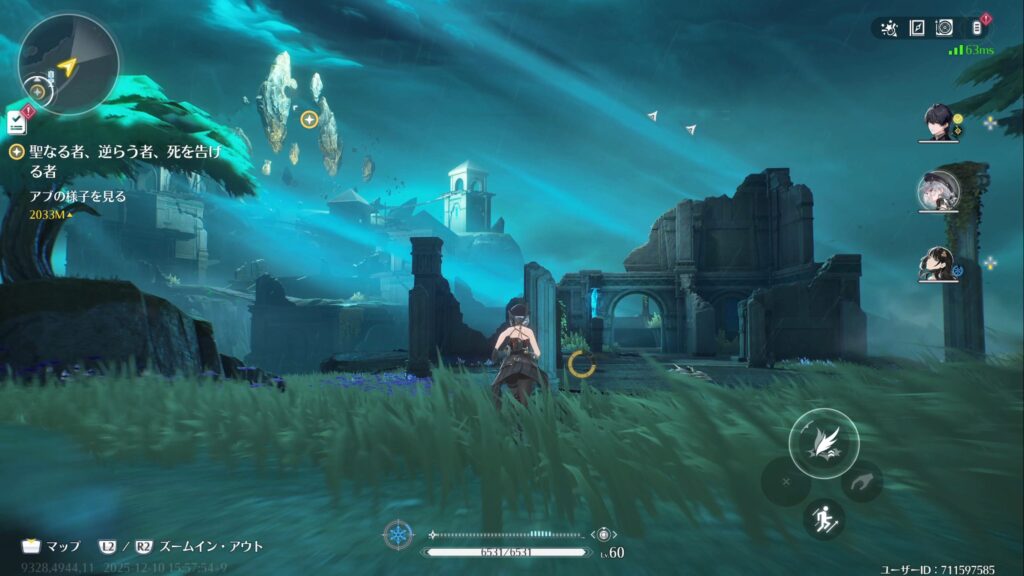Image resolution: width=1024 pixels, height=576 pixels.
Task: Switch to the dark-haired male party member
Action: tap(940, 122)
